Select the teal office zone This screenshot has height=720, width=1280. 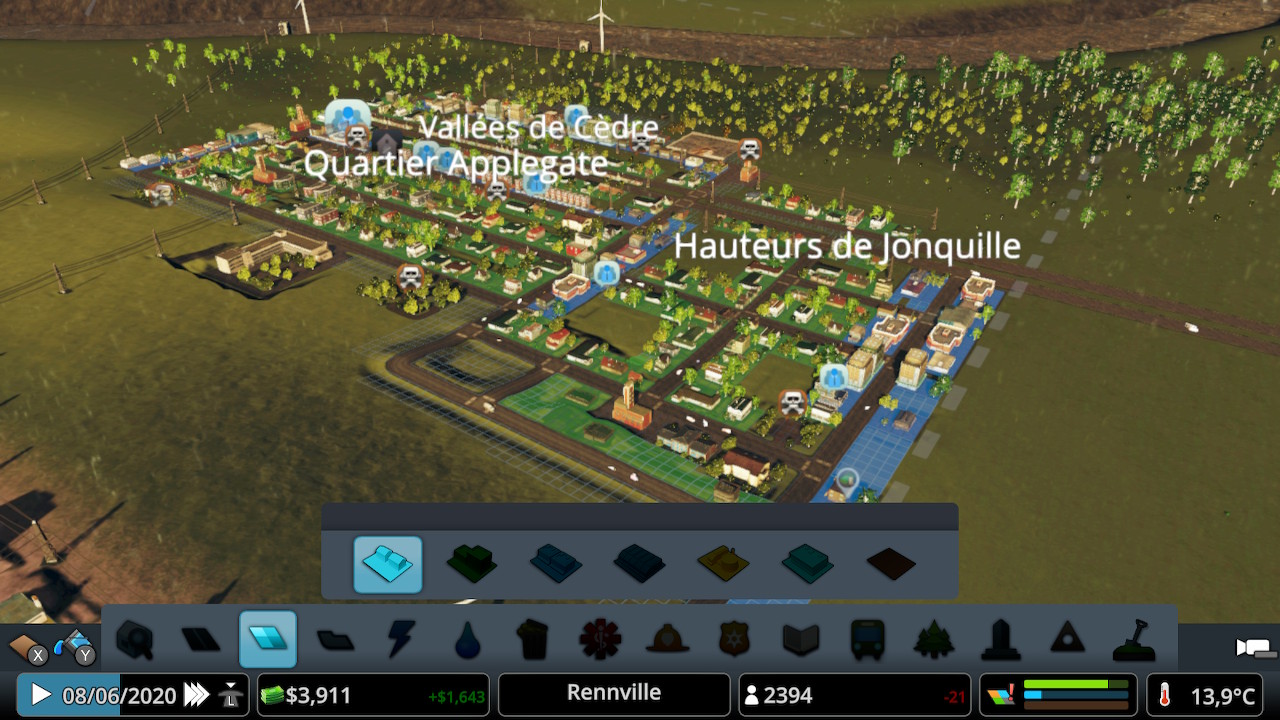click(807, 565)
